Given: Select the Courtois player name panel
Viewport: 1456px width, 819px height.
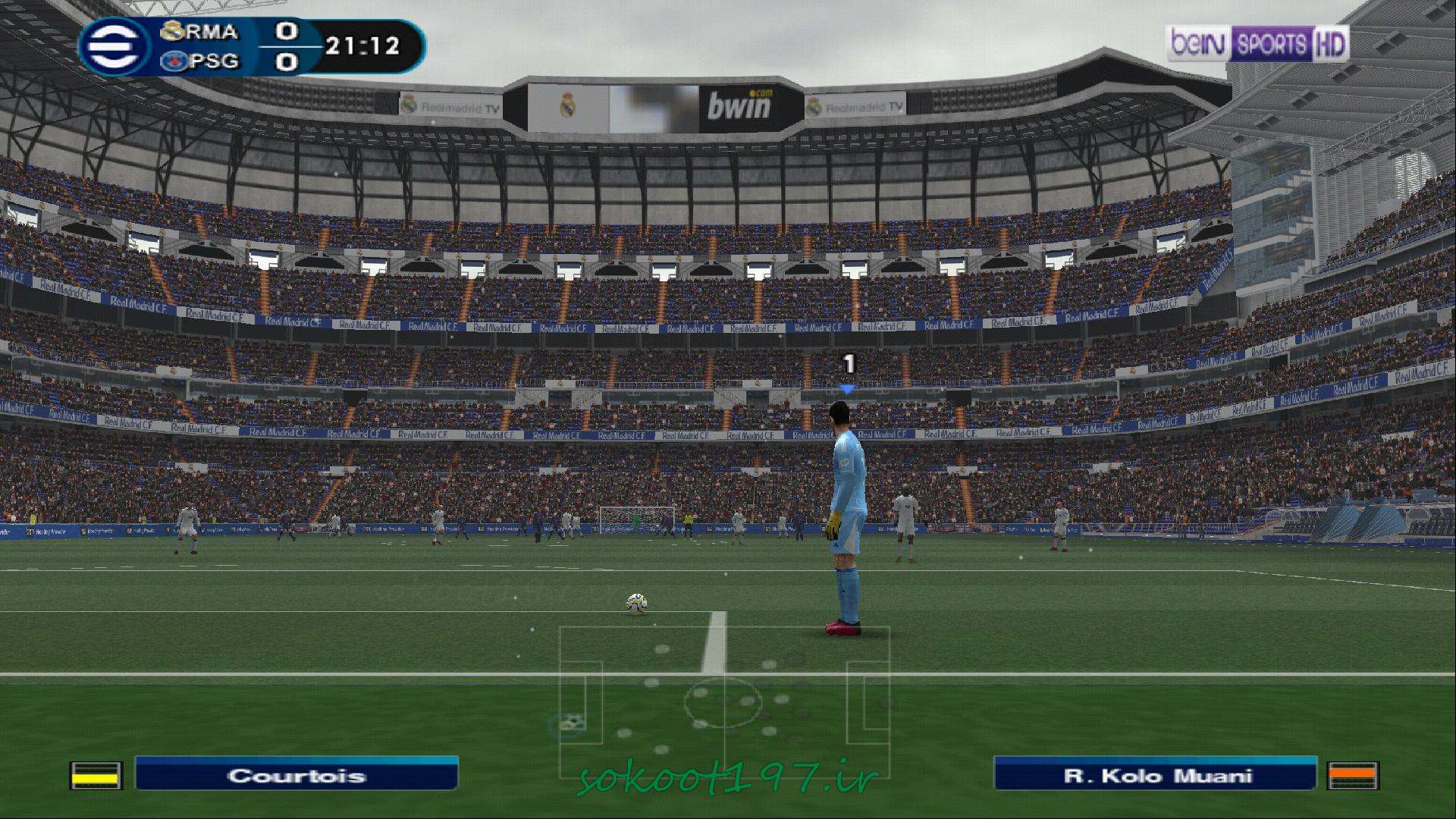Looking at the screenshot, I should (x=297, y=775).
